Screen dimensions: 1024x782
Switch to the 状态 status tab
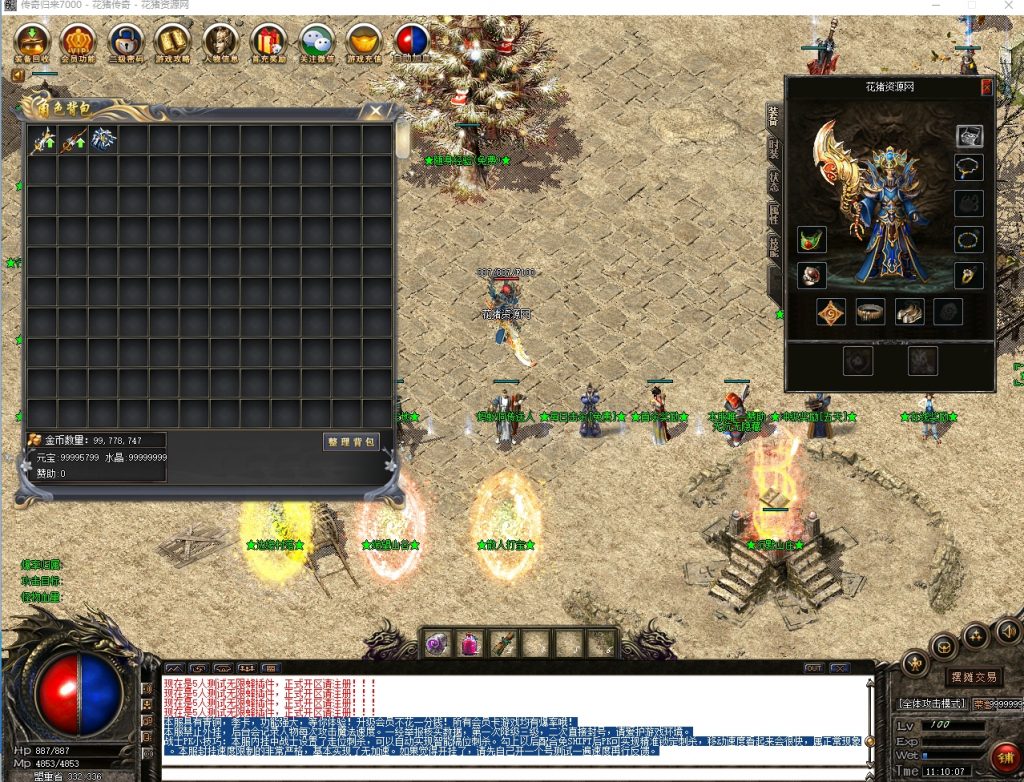774,181
